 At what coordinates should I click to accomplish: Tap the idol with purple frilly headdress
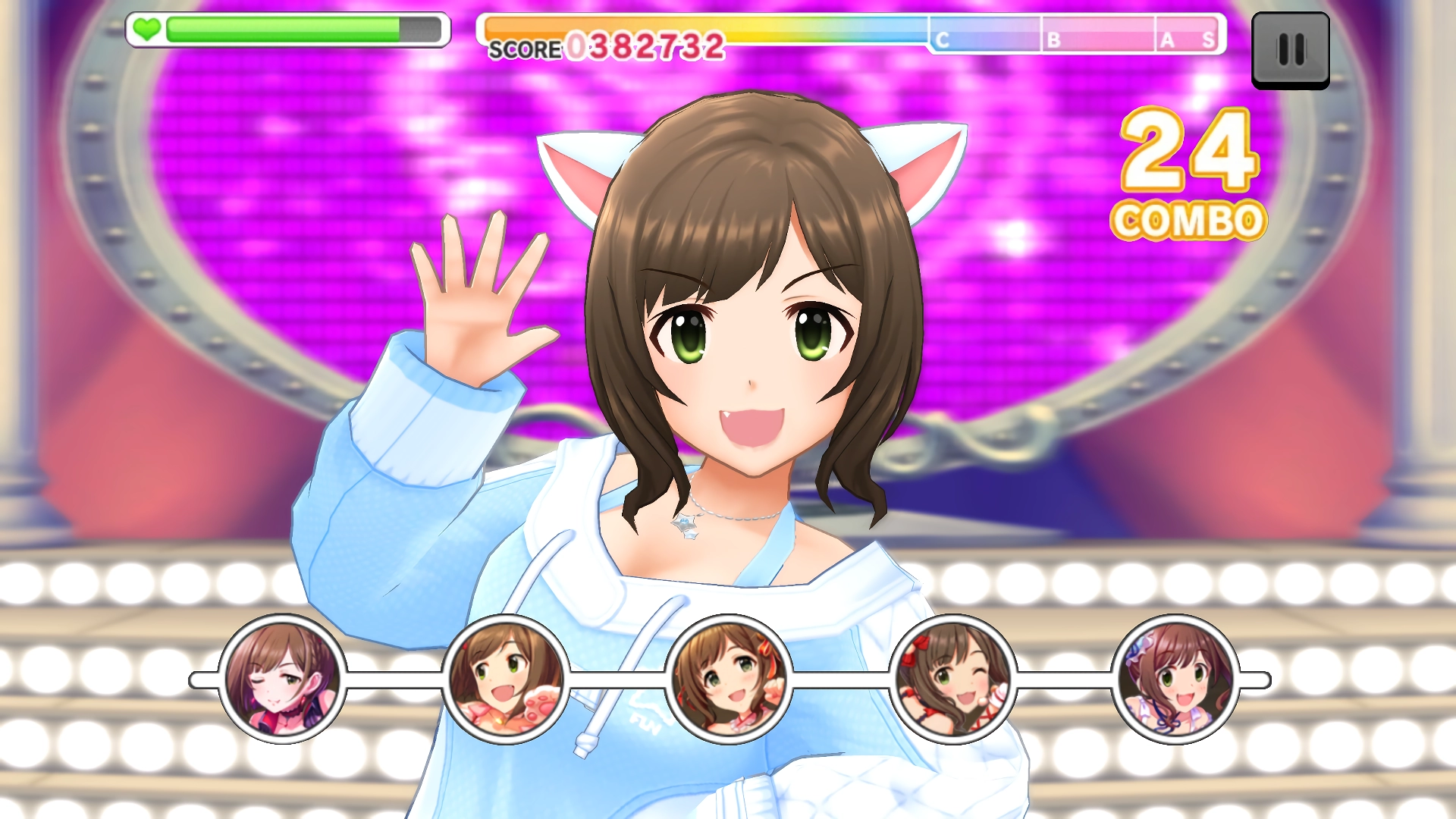coord(1175,679)
